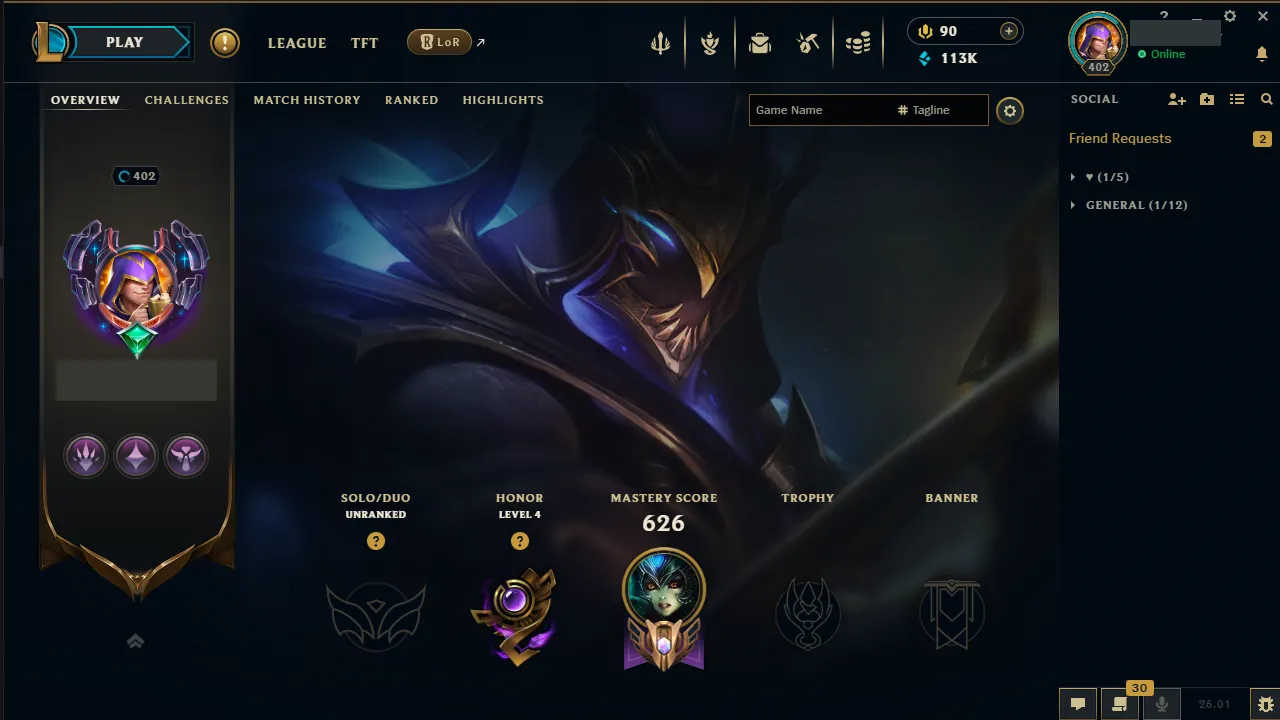This screenshot has width=1280, height=720.
Task: Click the add friend icon
Action: [x=1176, y=99]
